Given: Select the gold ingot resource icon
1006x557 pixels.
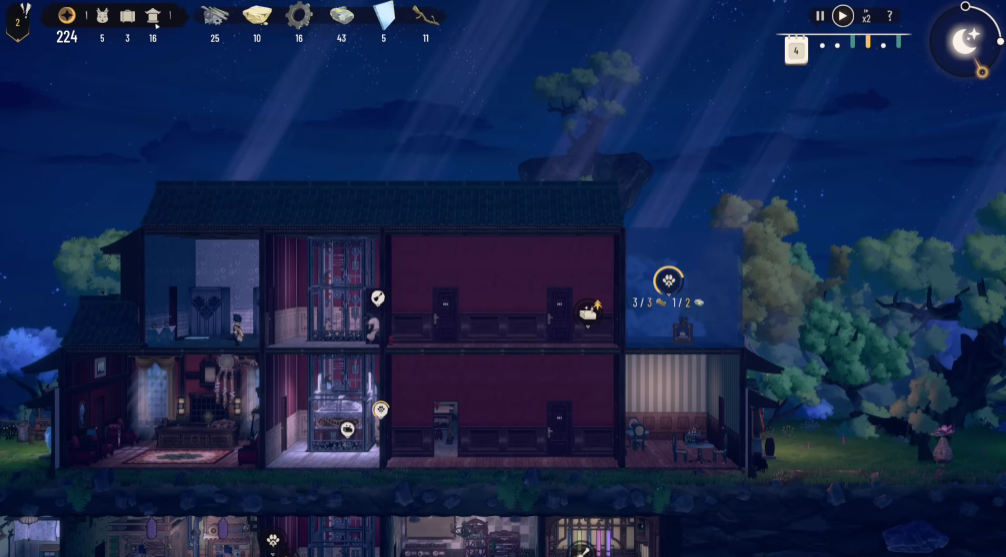Looking at the screenshot, I should pos(257,15).
